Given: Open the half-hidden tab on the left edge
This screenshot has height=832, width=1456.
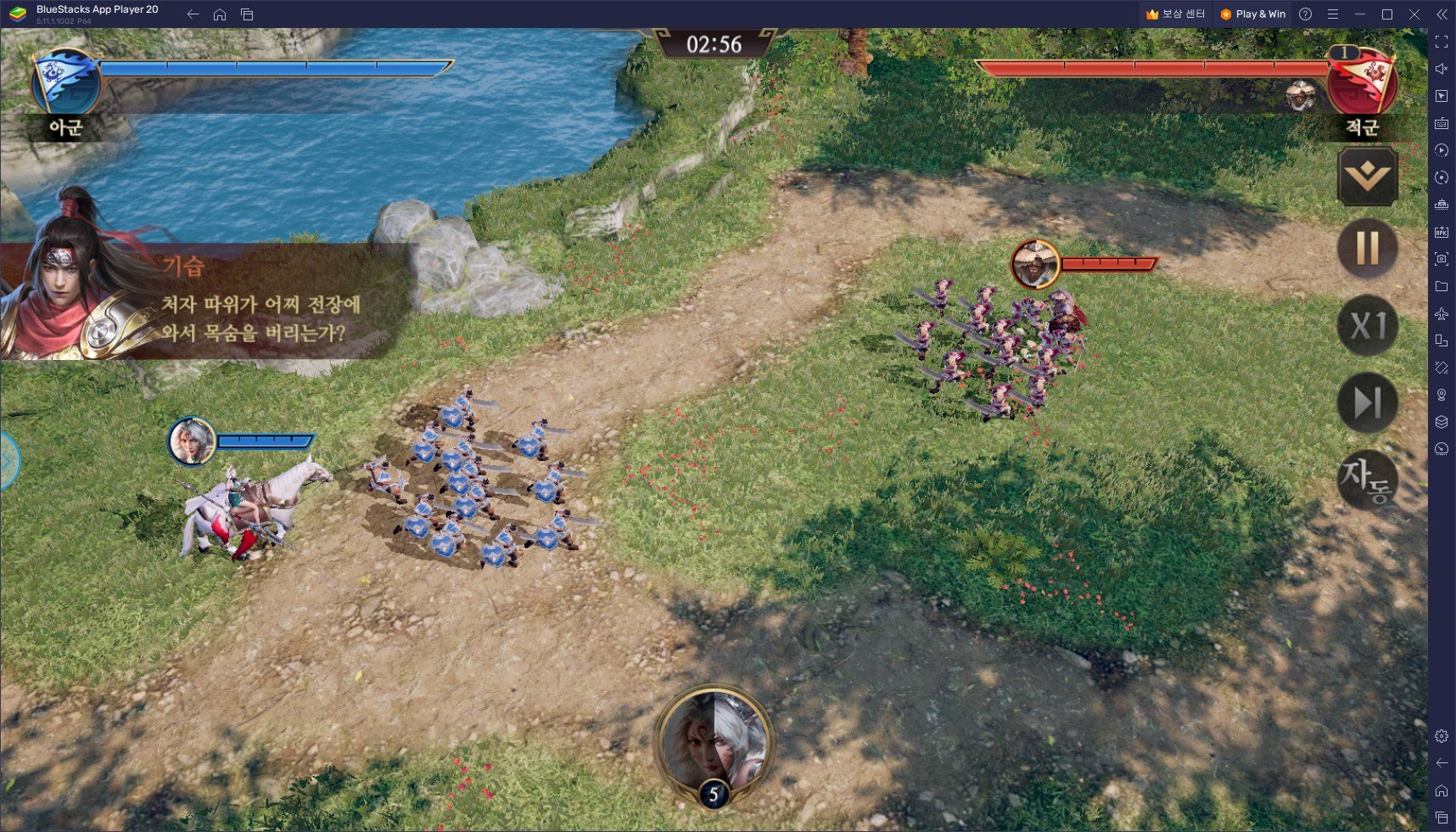Looking at the screenshot, I should (8, 462).
